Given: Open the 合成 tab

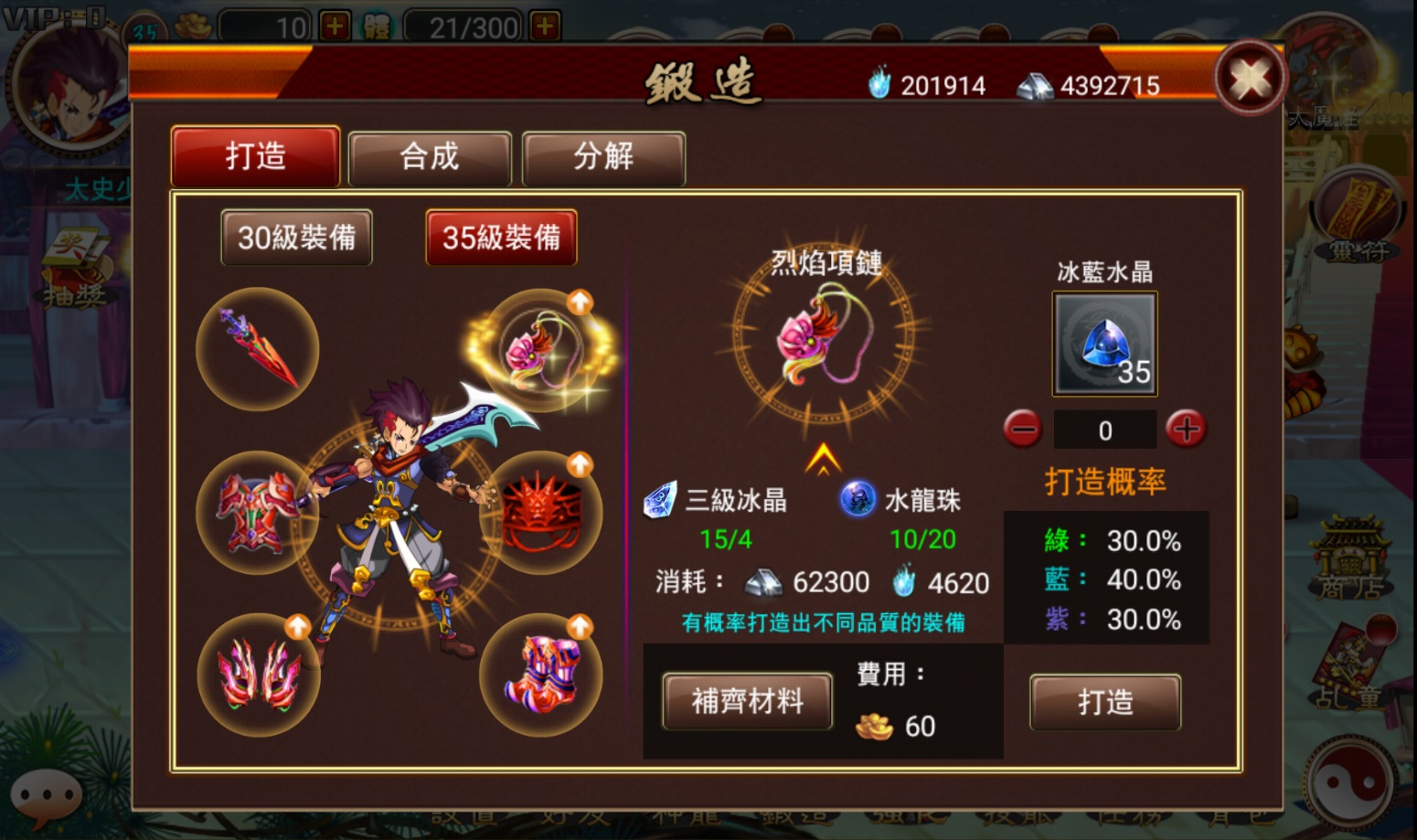Looking at the screenshot, I should point(429,157).
